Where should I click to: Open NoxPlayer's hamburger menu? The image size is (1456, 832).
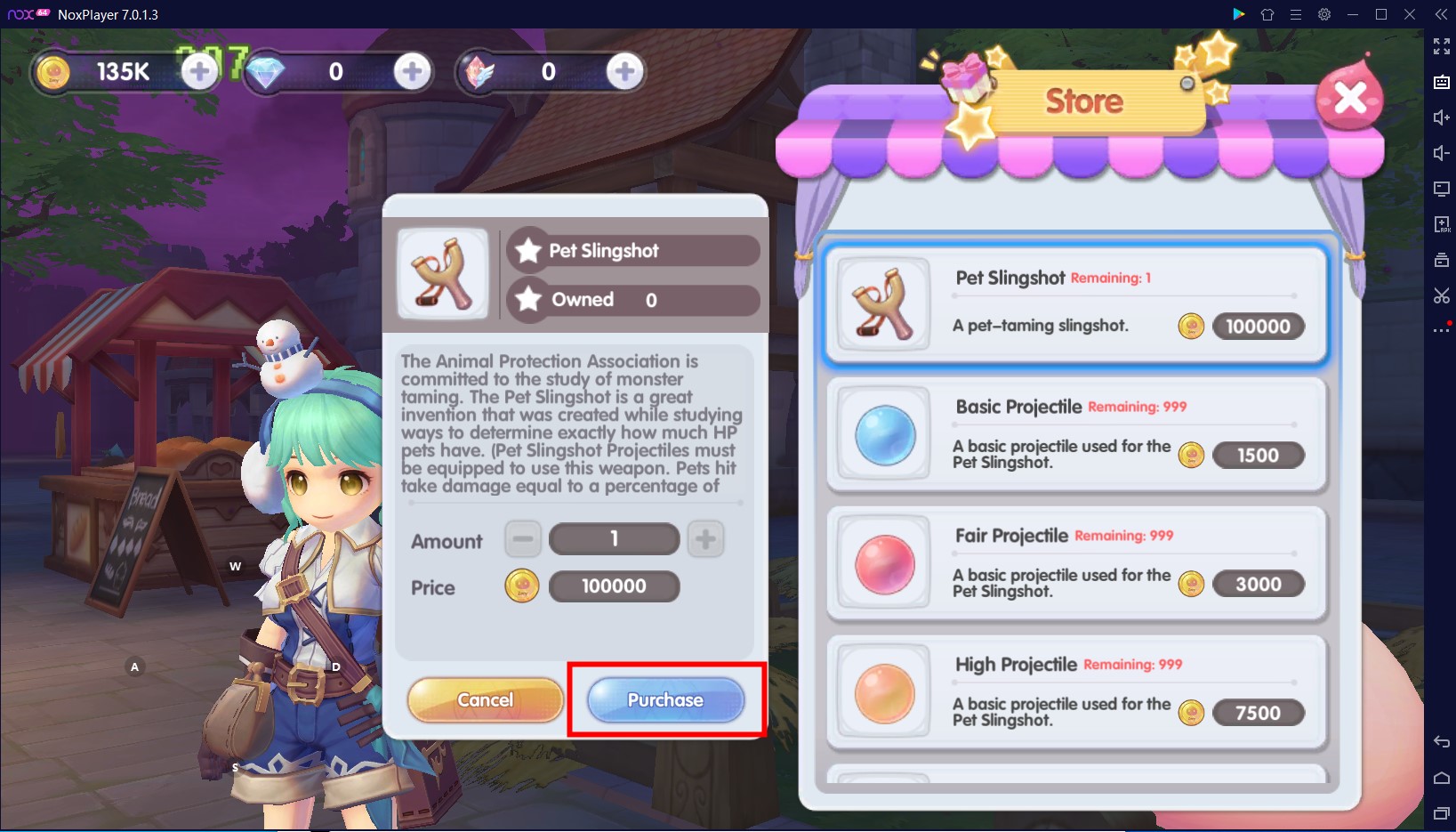click(x=1296, y=14)
